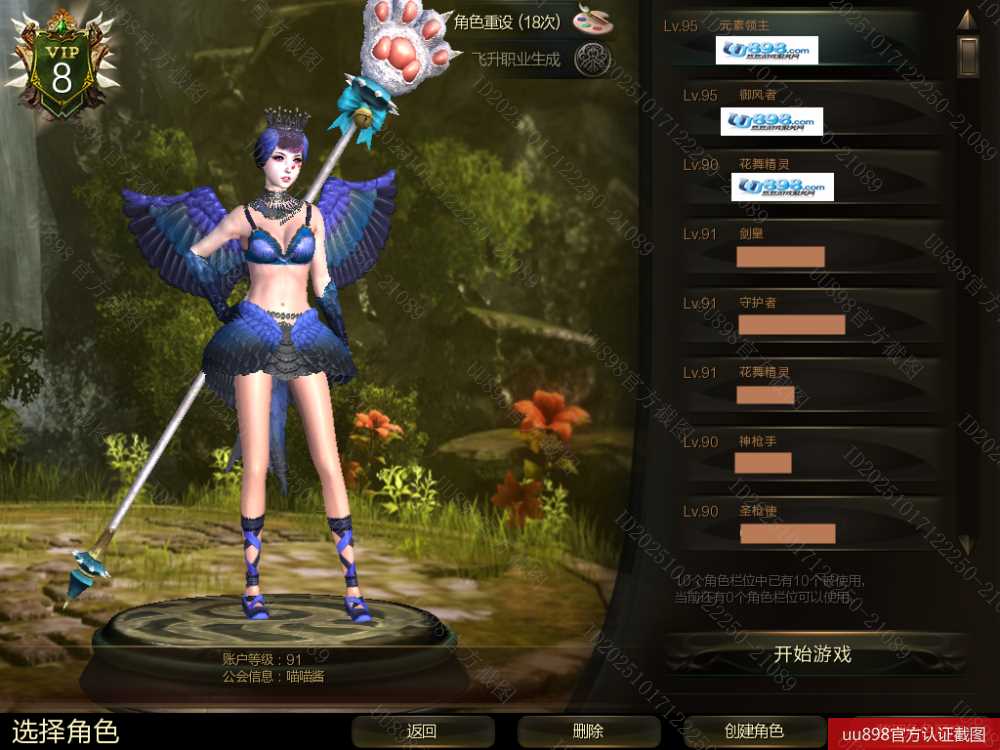1000x750 pixels.
Task: Click the character list scroll-down arrow
Action: [966, 546]
